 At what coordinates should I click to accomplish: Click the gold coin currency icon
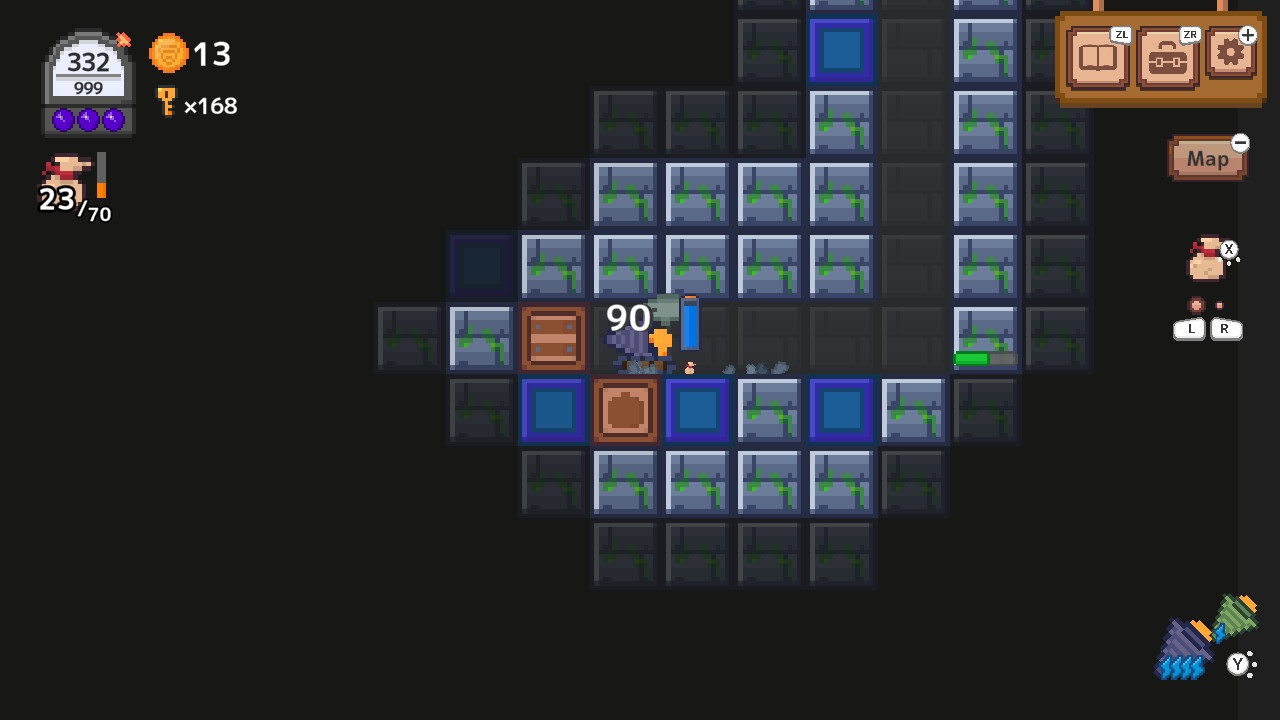coord(168,55)
